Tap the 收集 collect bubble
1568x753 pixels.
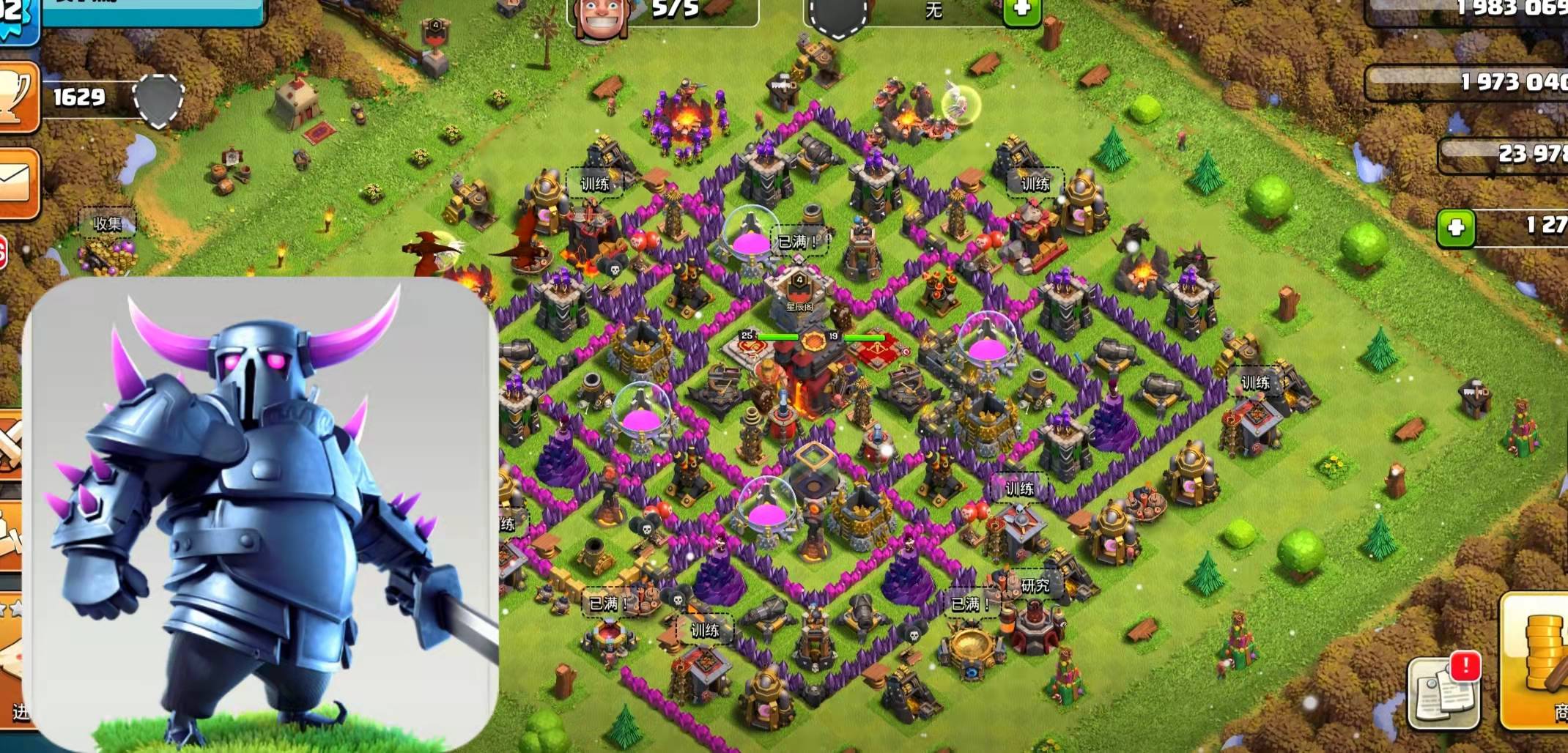tap(107, 224)
